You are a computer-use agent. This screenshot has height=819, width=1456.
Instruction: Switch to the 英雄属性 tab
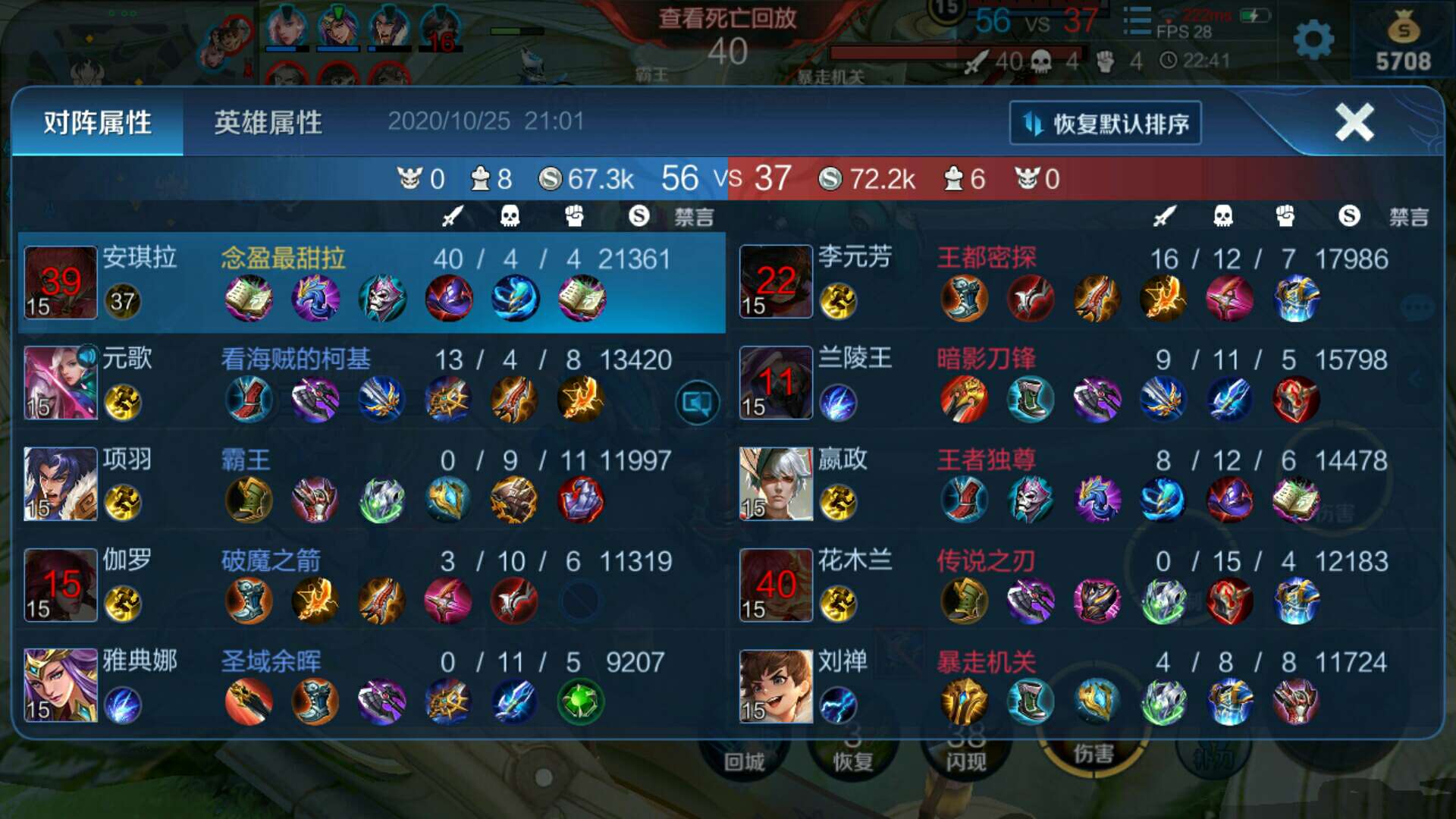point(268,123)
